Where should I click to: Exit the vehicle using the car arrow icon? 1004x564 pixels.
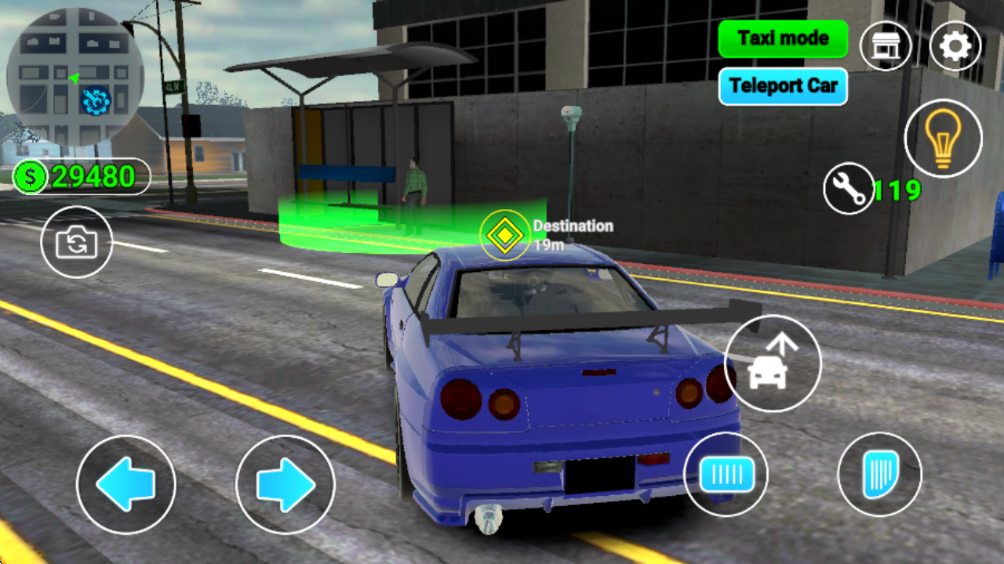(772, 364)
